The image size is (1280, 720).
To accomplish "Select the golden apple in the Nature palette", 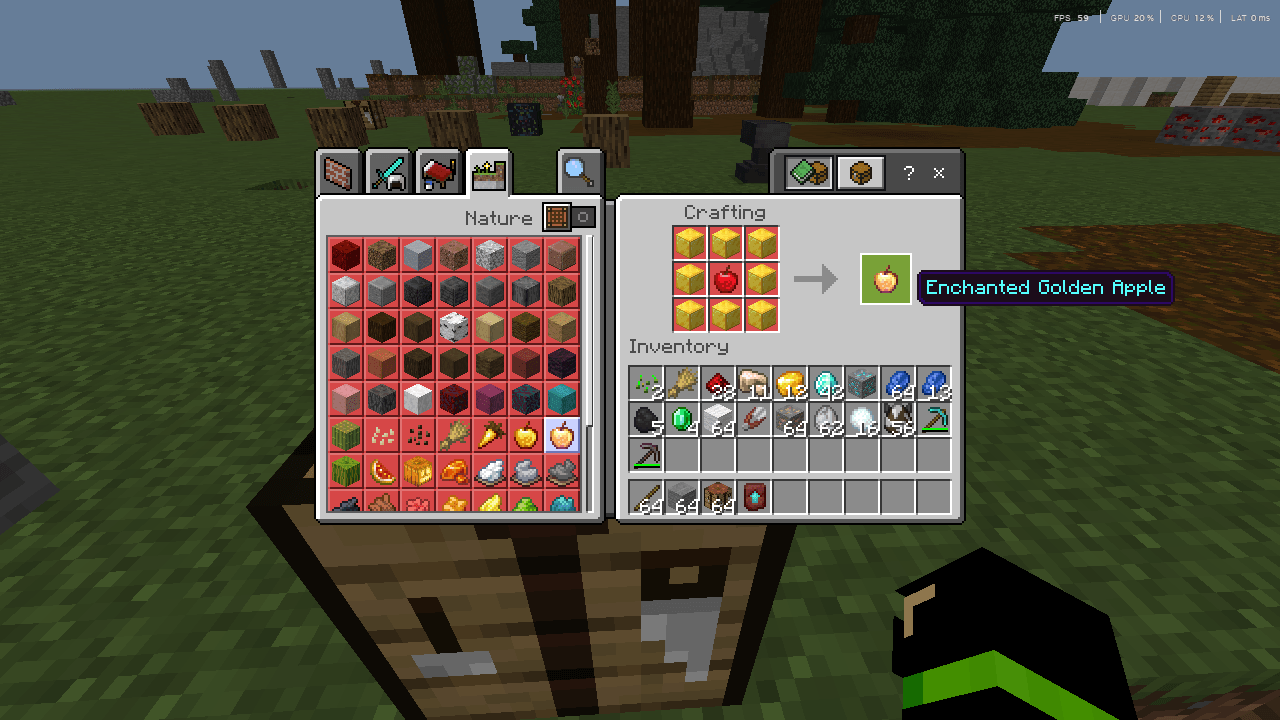I will click(x=524, y=435).
